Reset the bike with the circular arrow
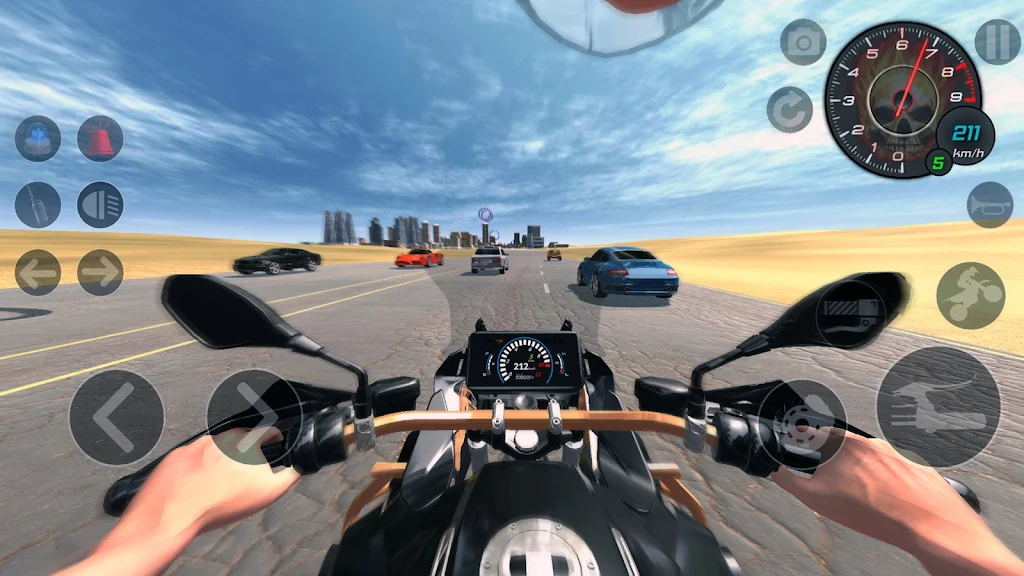The image size is (1024, 576). (x=790, y=109)
